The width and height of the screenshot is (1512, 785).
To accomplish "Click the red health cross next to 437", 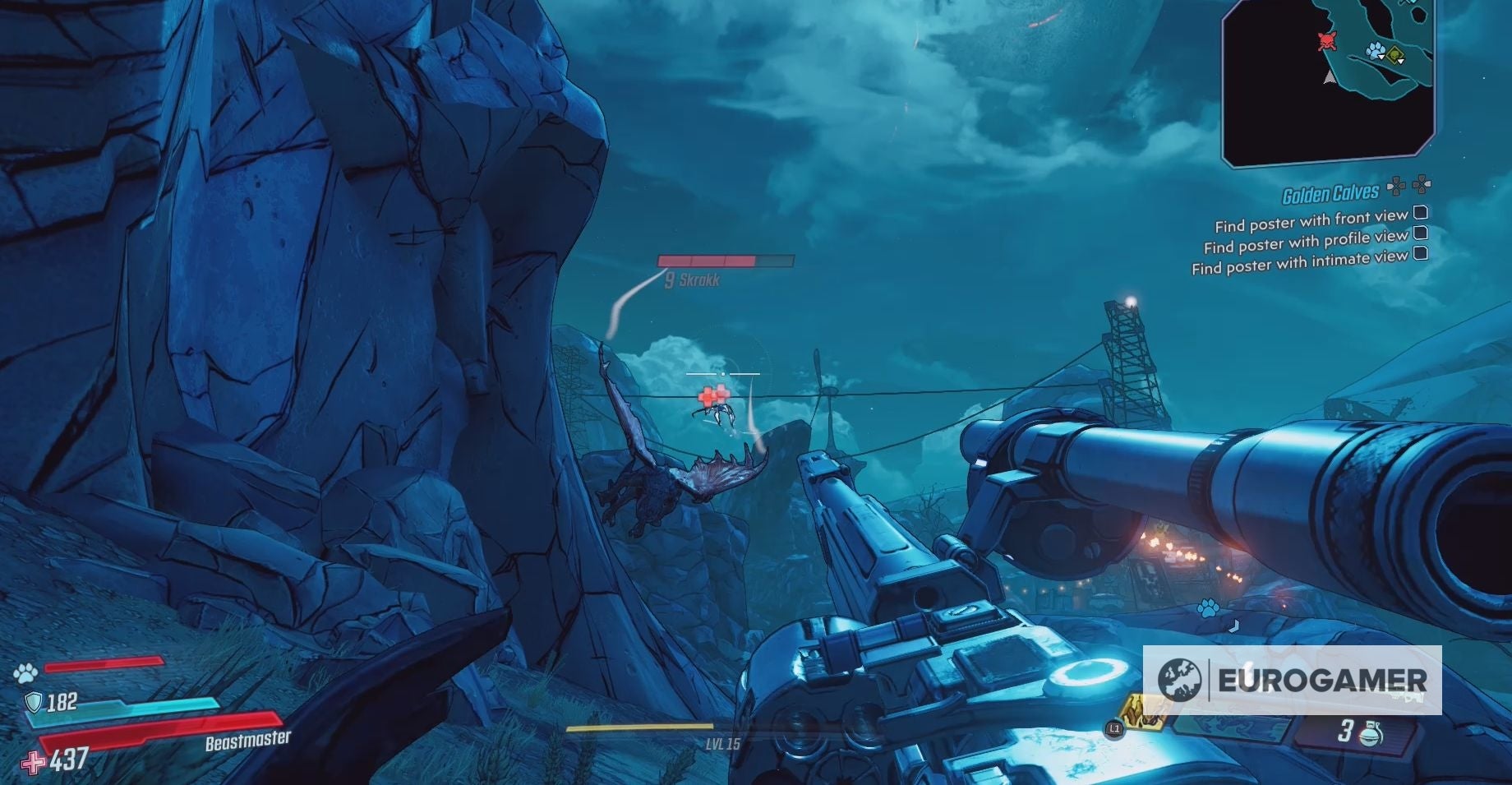I will click(33, 760).
